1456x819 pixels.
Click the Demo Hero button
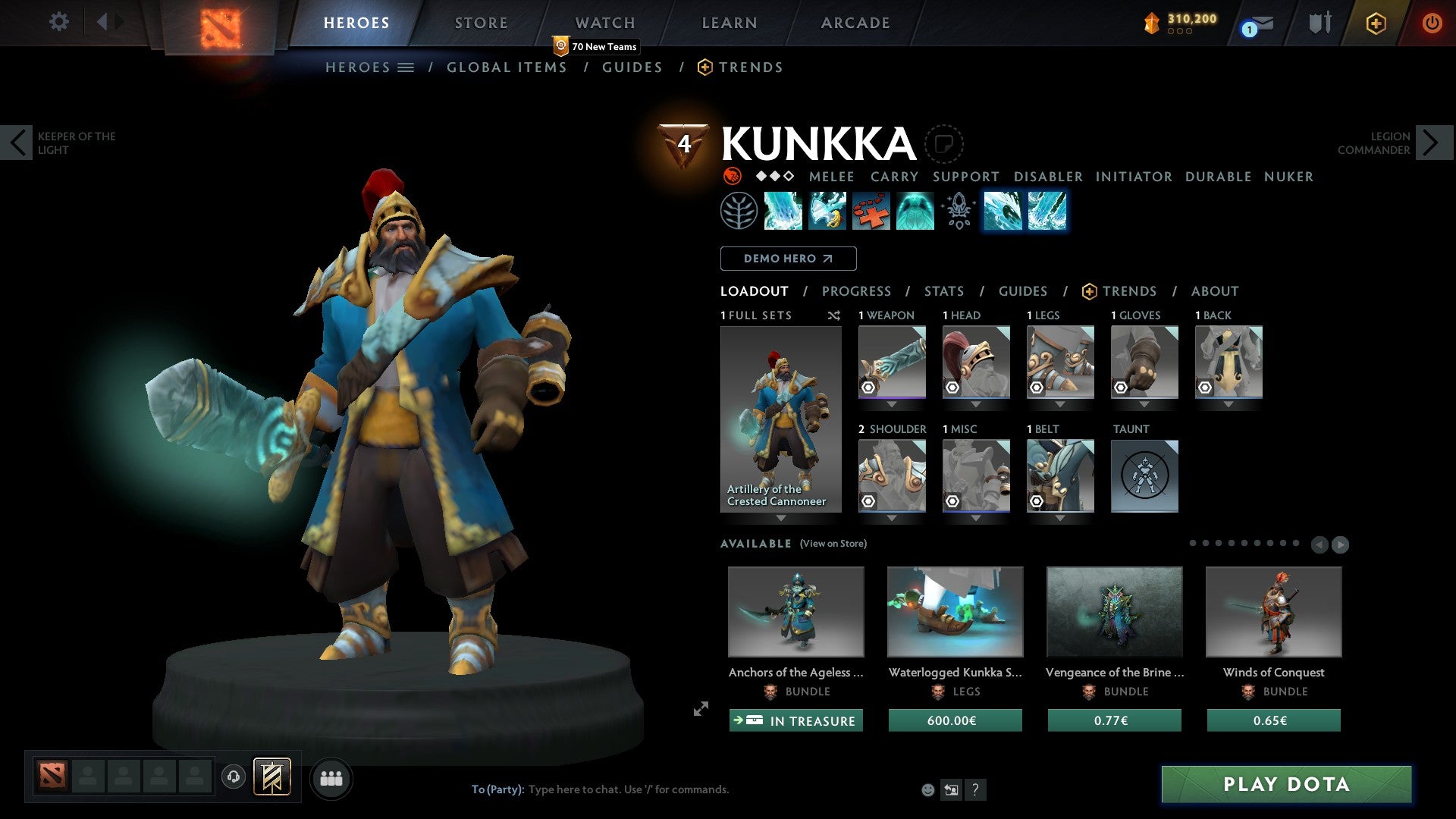787,259
